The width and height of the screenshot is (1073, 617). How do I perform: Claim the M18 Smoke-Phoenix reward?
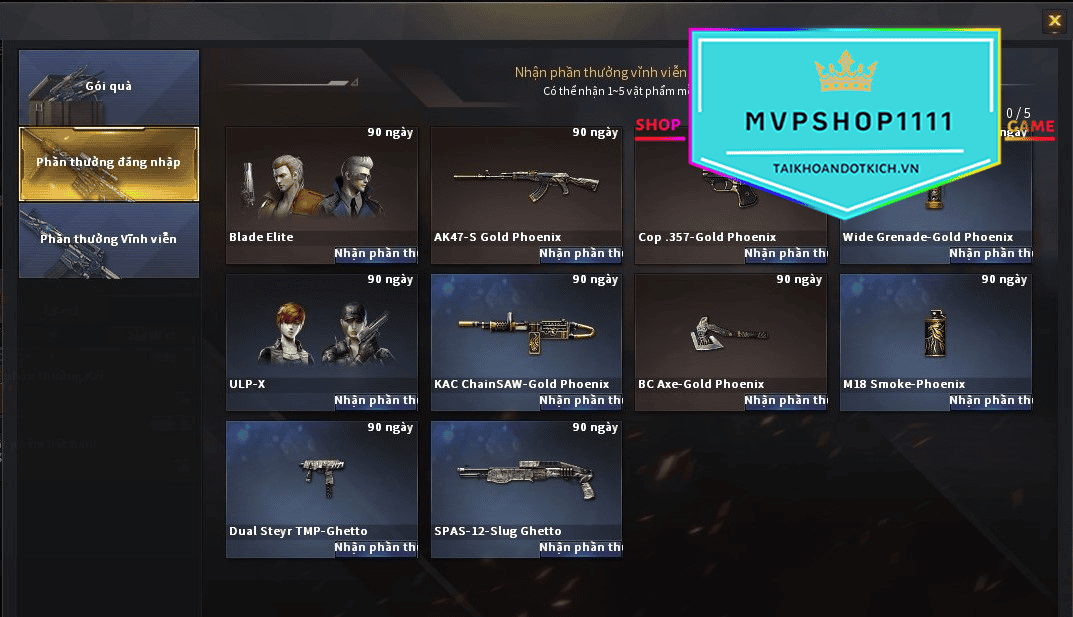pyautogui.click(x=989, y=401)
